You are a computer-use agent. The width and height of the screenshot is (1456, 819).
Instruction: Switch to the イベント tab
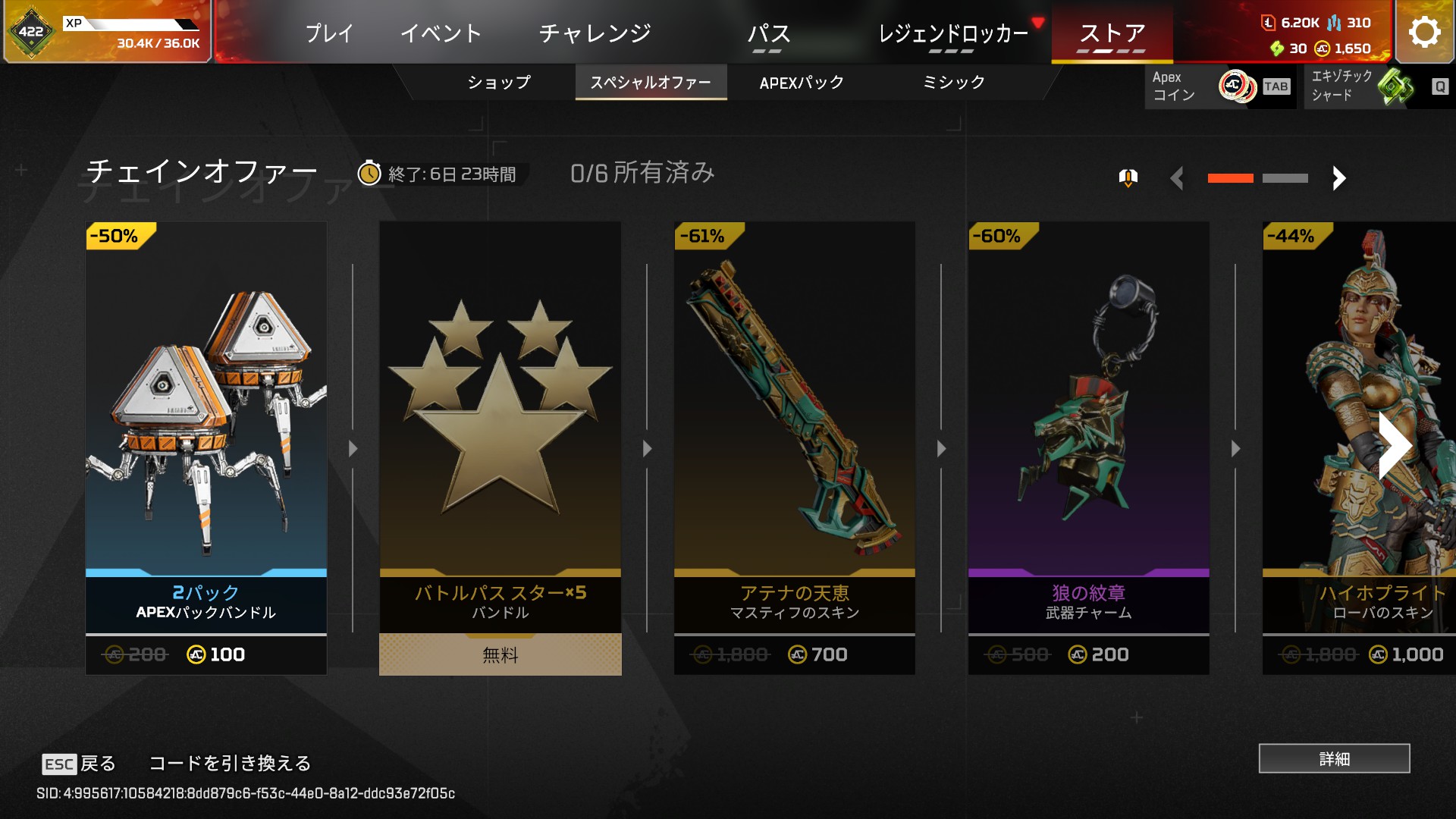point(441,33)
